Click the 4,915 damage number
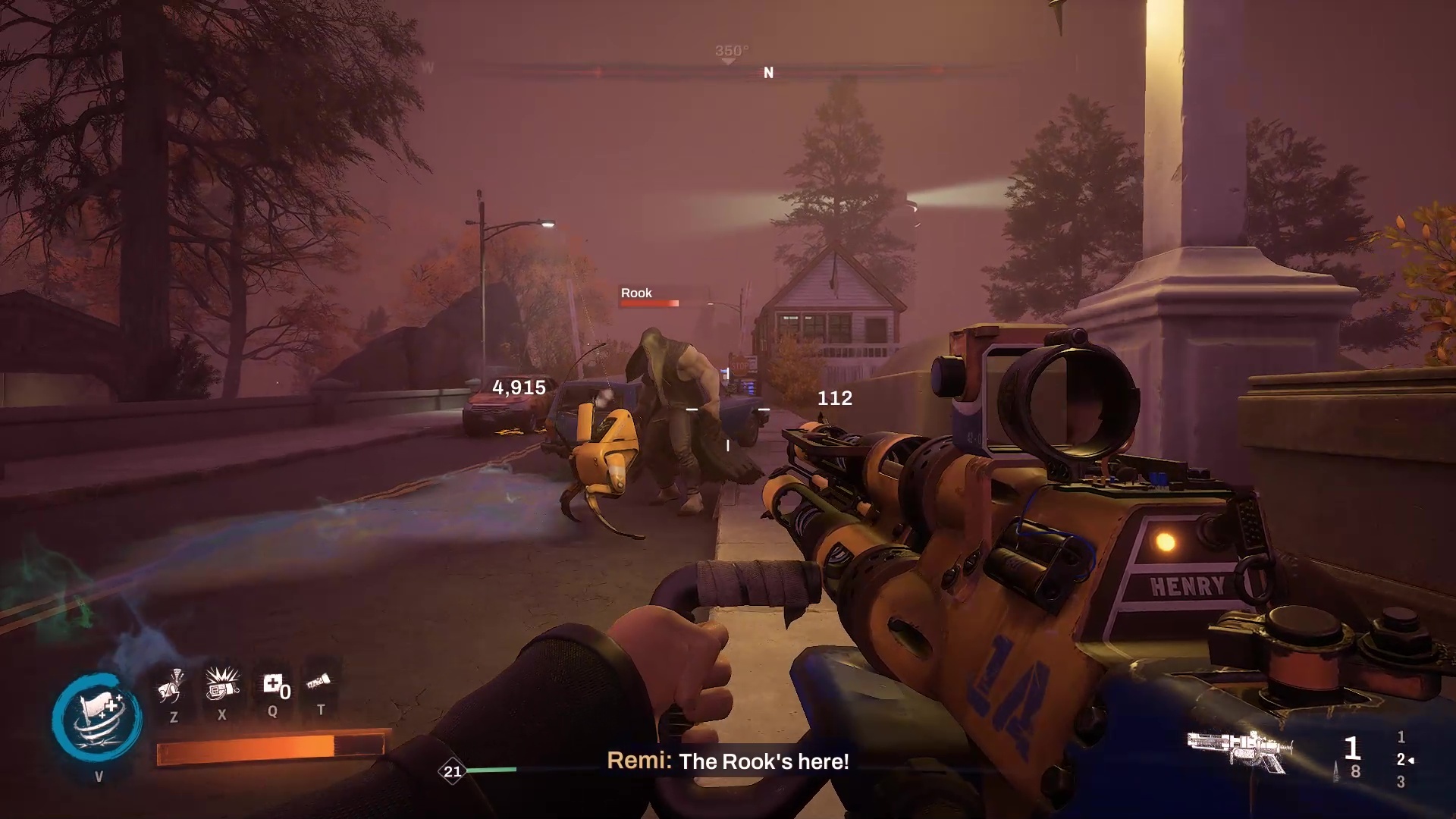 518,388
